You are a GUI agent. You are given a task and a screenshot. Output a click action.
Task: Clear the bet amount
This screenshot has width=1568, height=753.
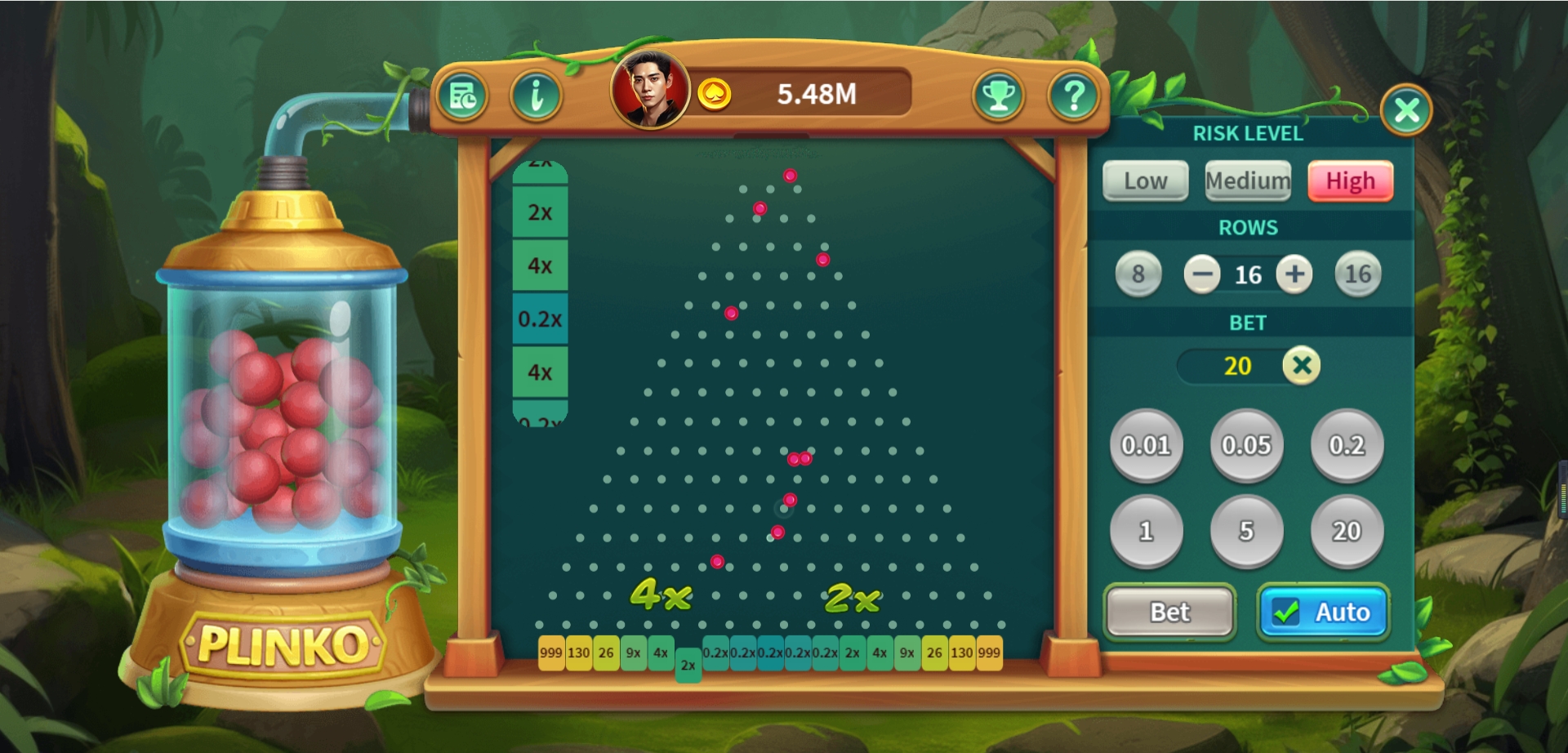[1302, 365]
